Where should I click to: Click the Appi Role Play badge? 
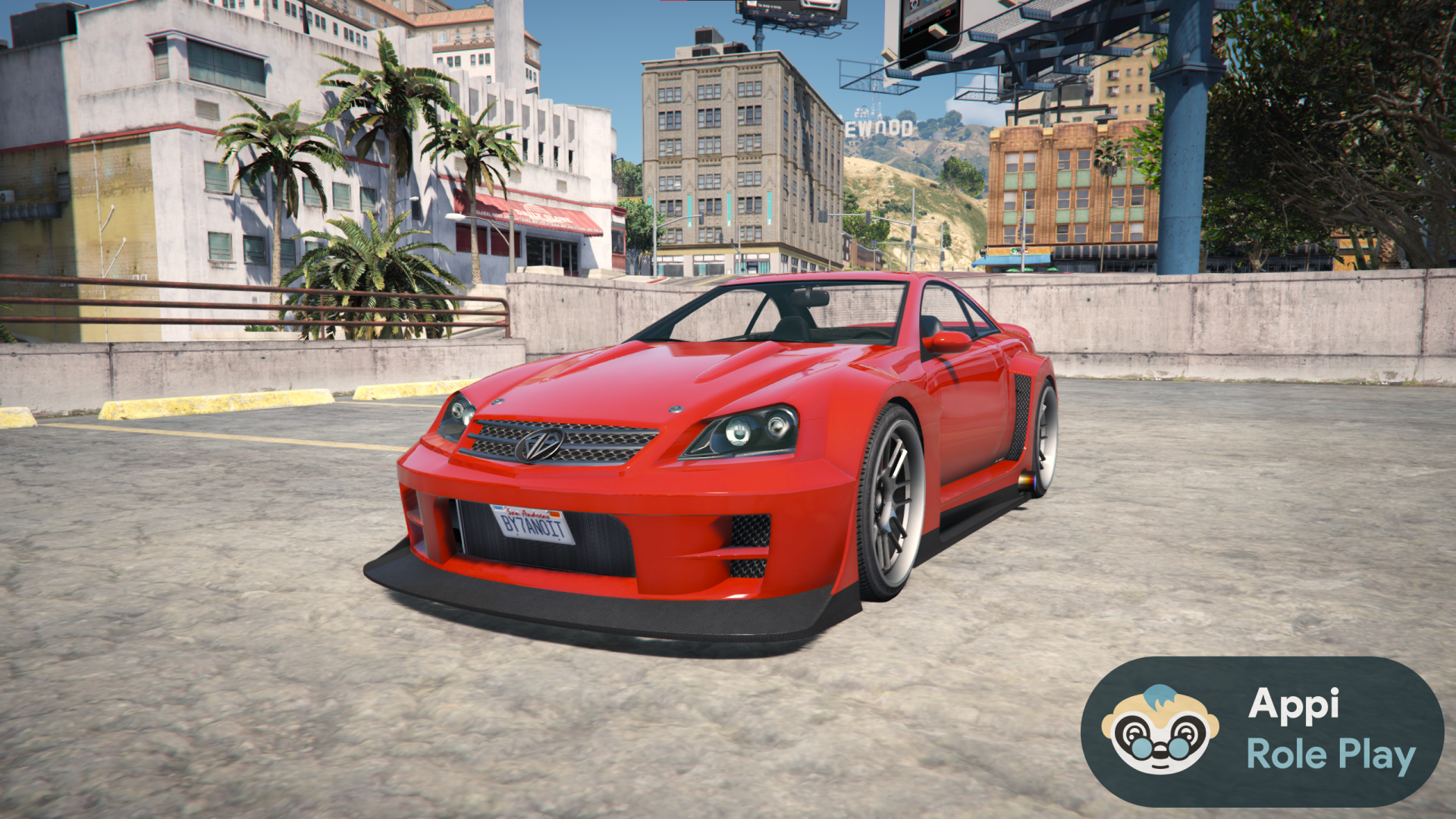coord(1262,731)
